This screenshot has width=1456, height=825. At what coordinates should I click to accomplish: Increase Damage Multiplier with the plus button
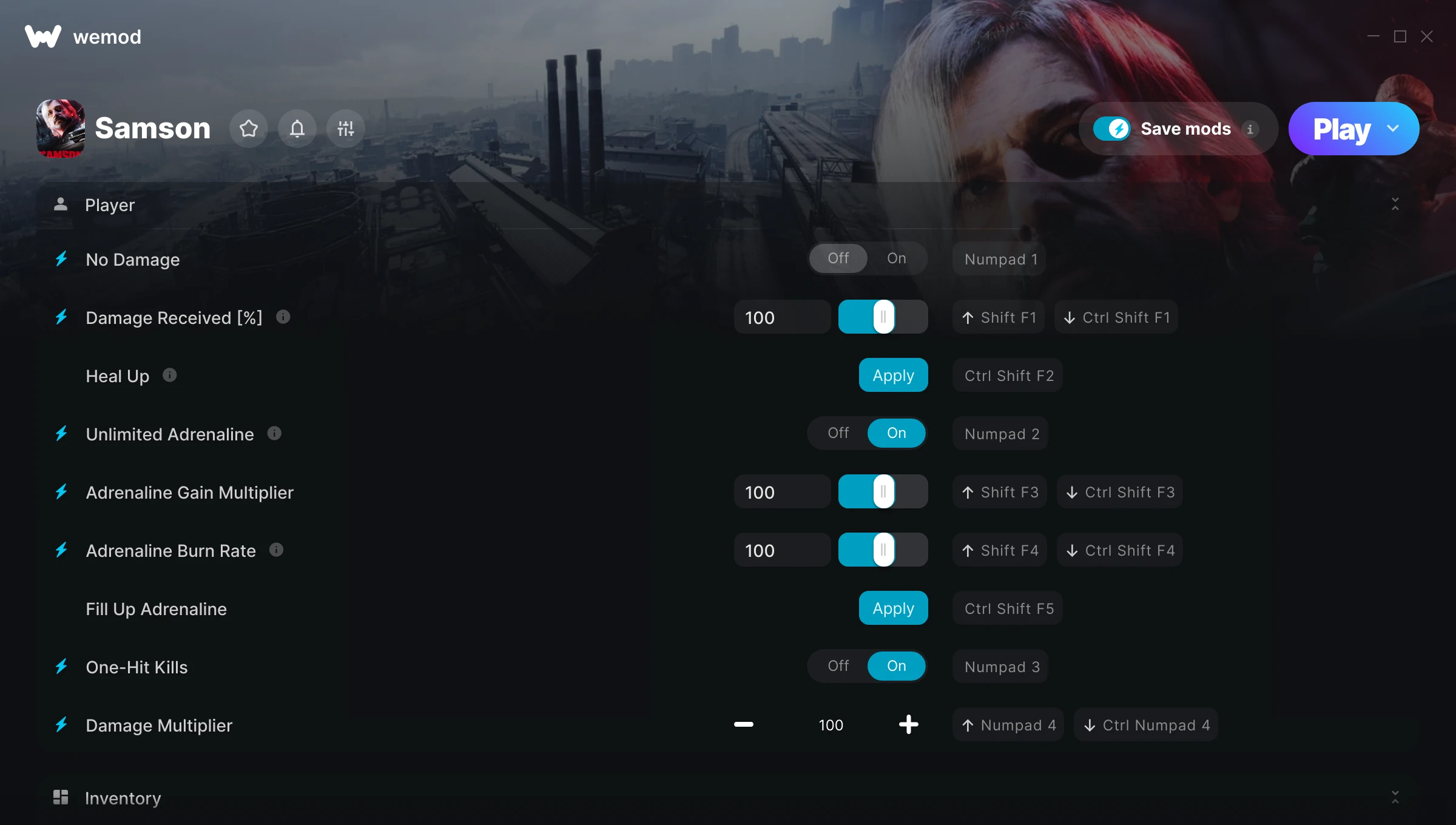tap(908, 724)
